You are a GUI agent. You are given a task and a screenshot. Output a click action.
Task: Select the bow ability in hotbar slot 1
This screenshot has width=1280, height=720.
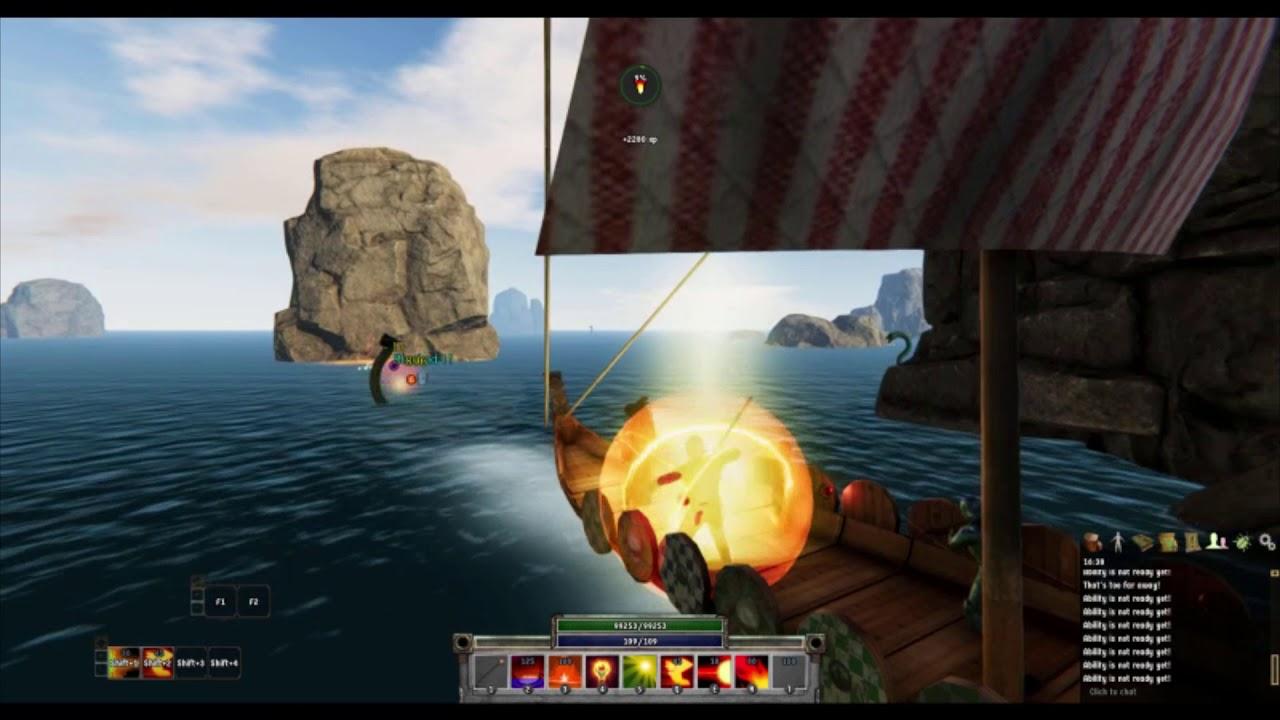492,670
